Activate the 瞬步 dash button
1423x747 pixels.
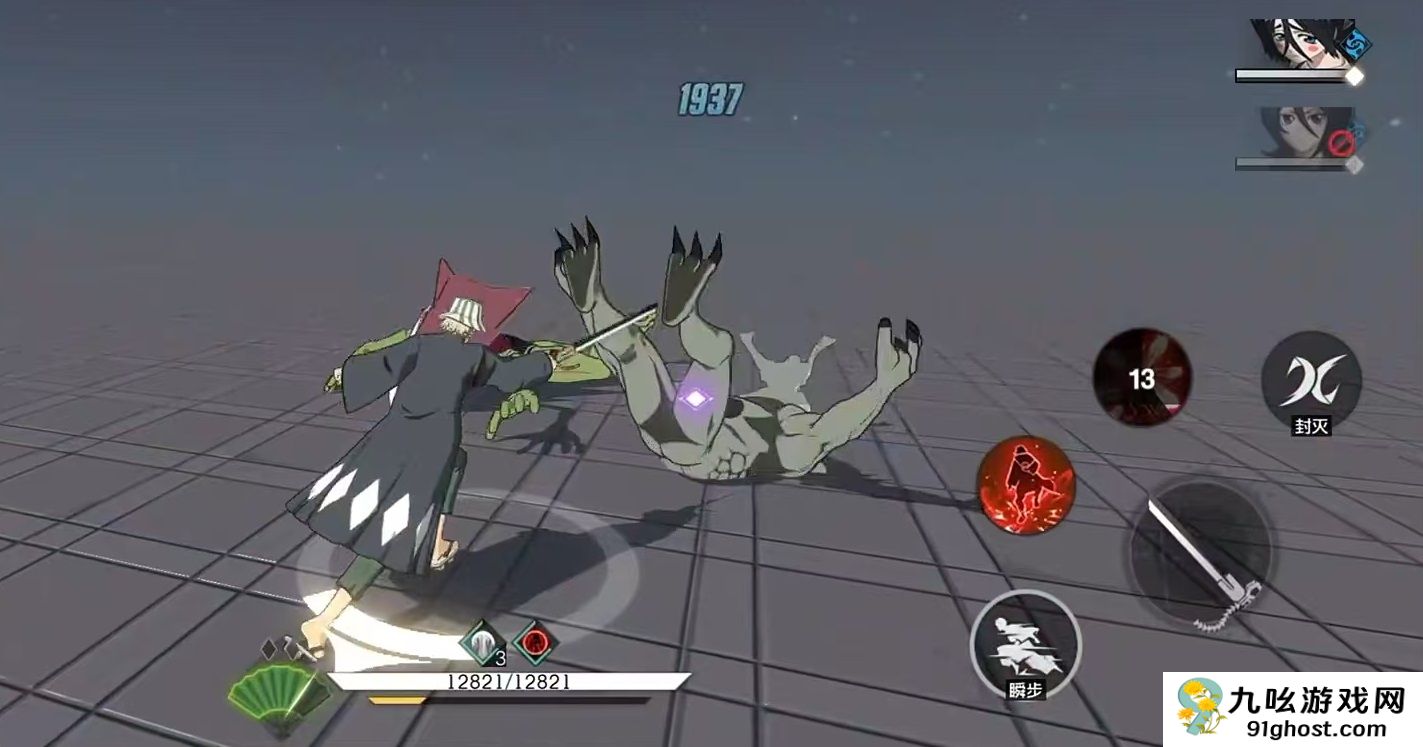click(1025, 645)
